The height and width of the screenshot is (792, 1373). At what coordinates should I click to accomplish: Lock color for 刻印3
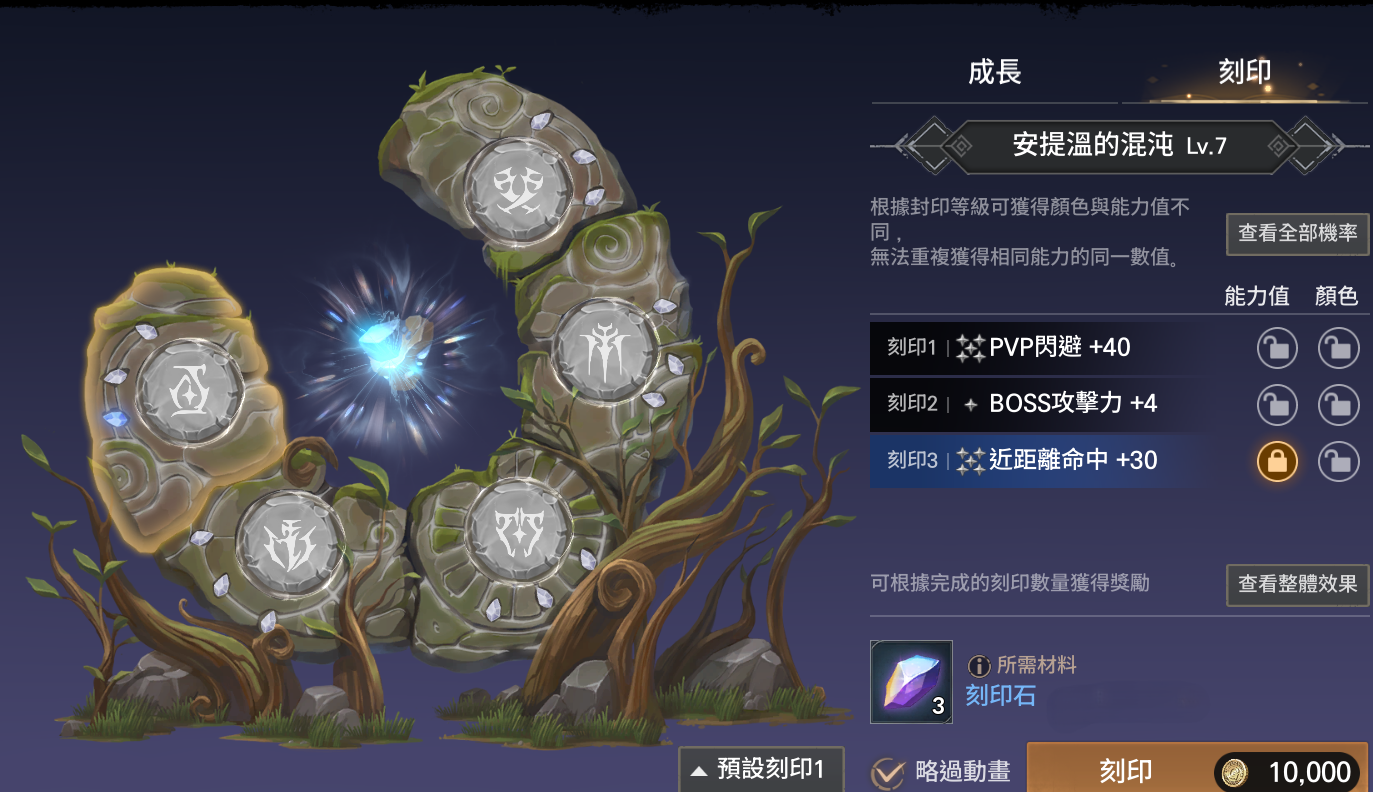click(1338, 461)
